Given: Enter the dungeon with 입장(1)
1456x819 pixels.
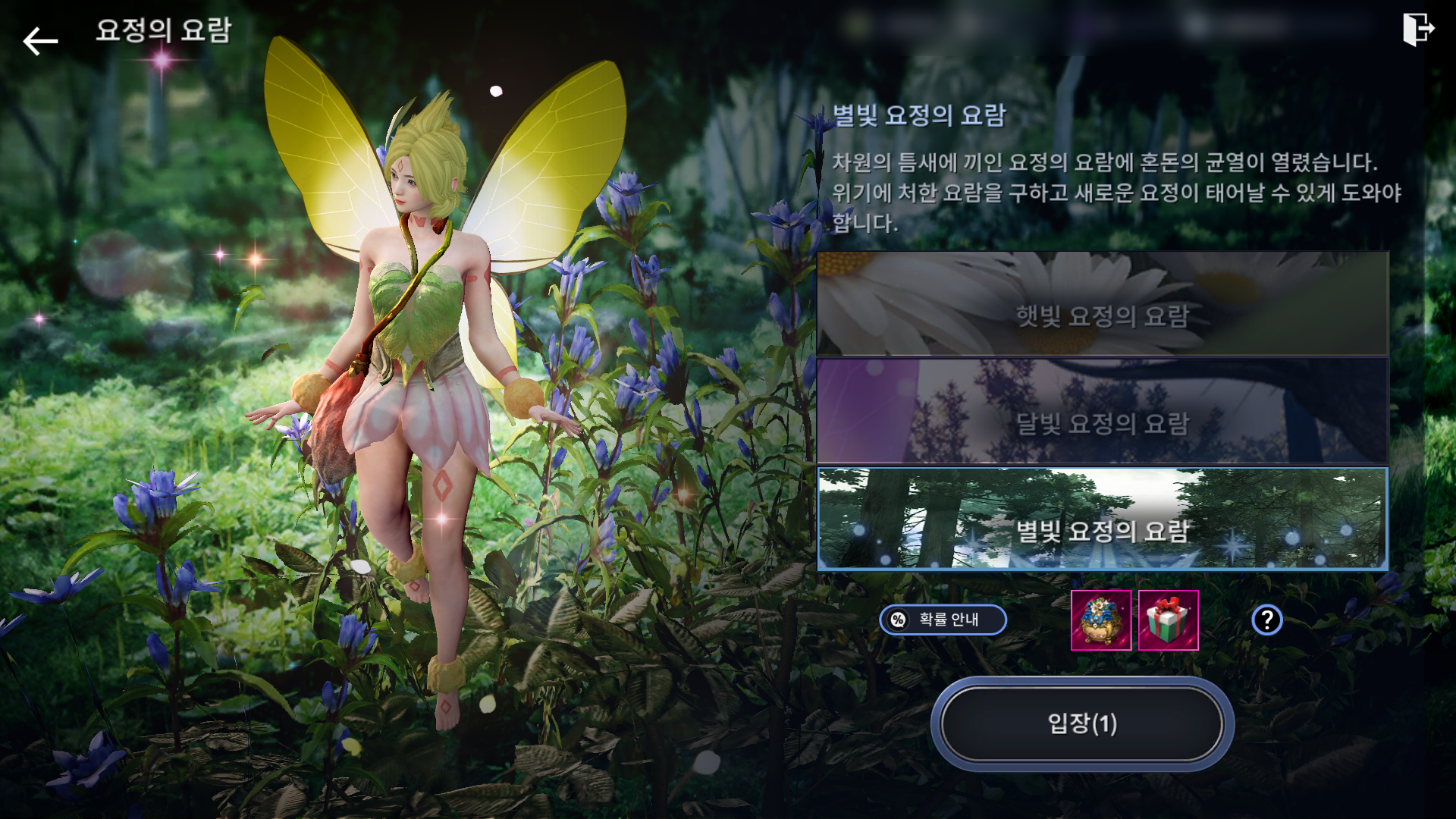Looking at the screenshot, I should (x=1082, y=723).
